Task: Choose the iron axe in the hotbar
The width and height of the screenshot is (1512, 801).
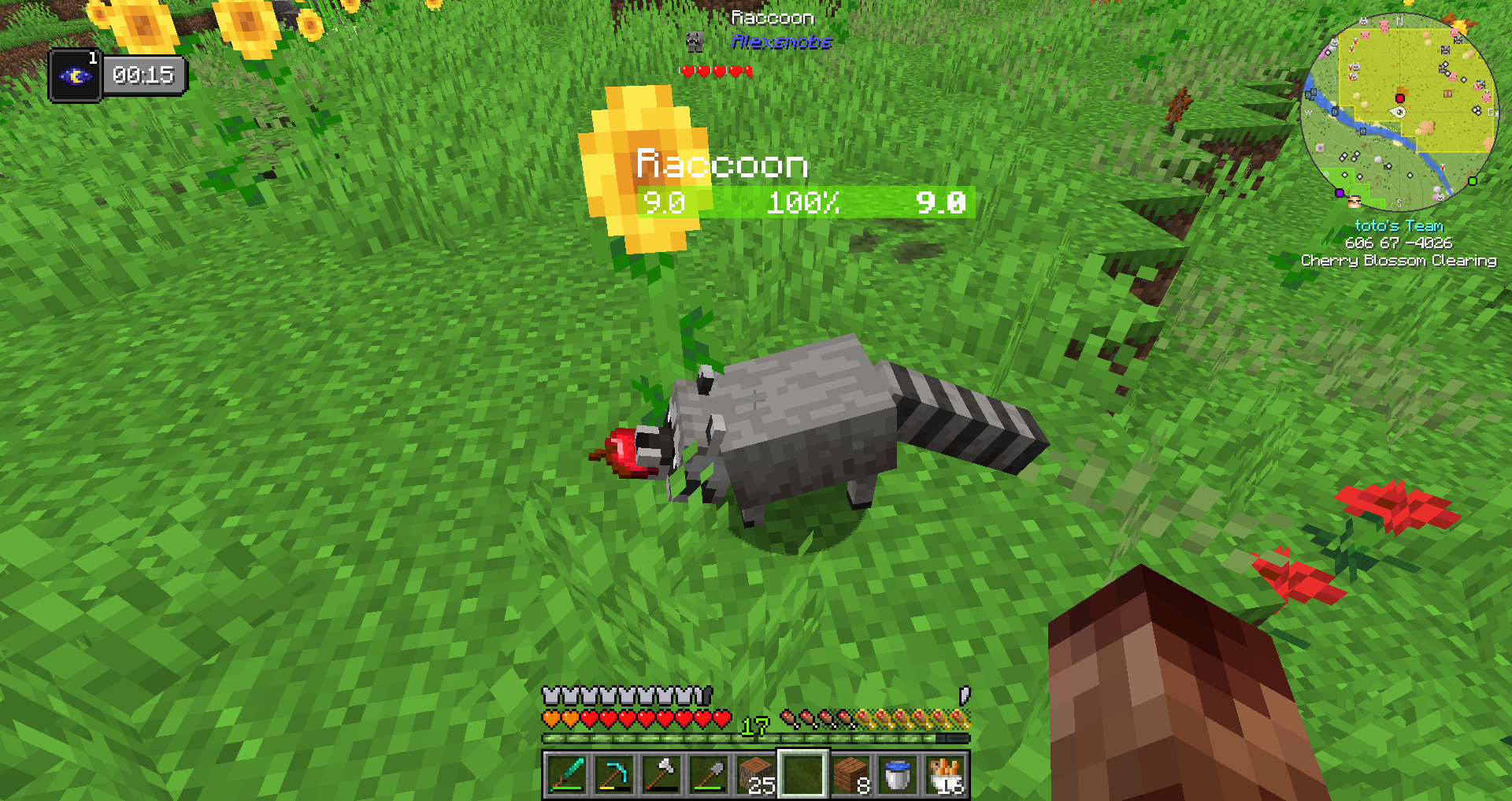Action: [x=661, y=774]
